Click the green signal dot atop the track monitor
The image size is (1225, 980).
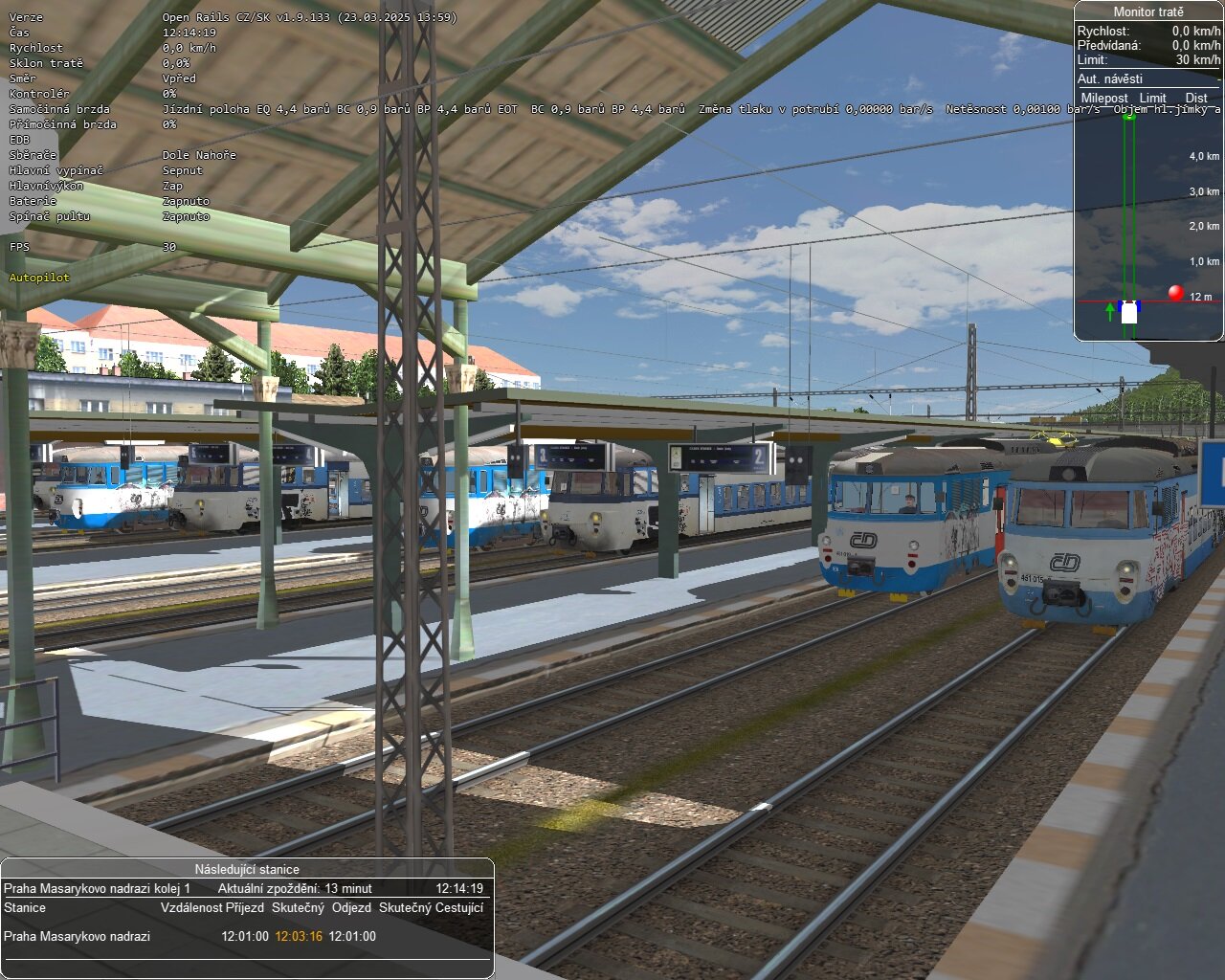1128,117
